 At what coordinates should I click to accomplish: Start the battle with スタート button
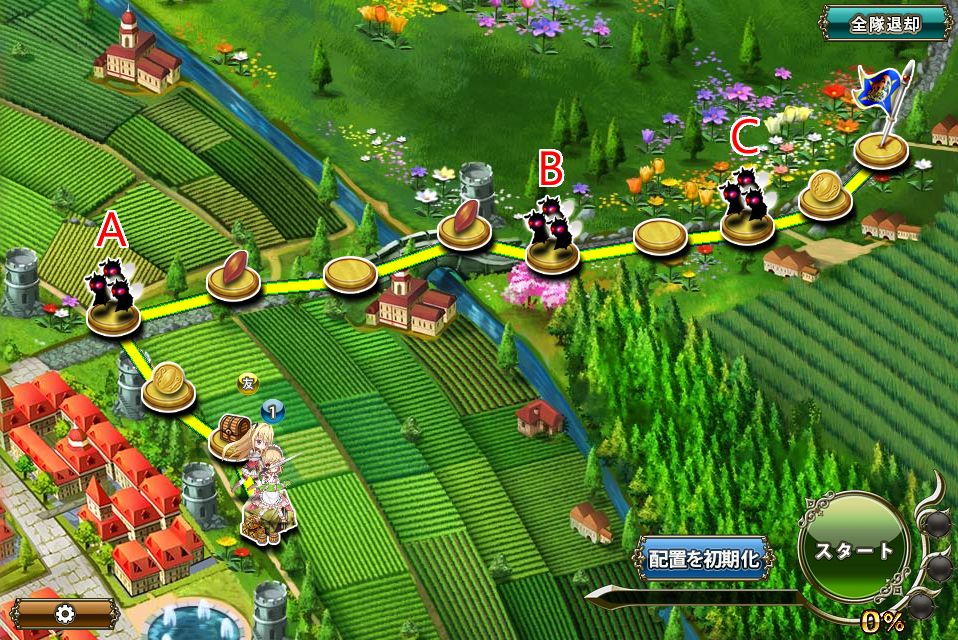pos(853,551)
